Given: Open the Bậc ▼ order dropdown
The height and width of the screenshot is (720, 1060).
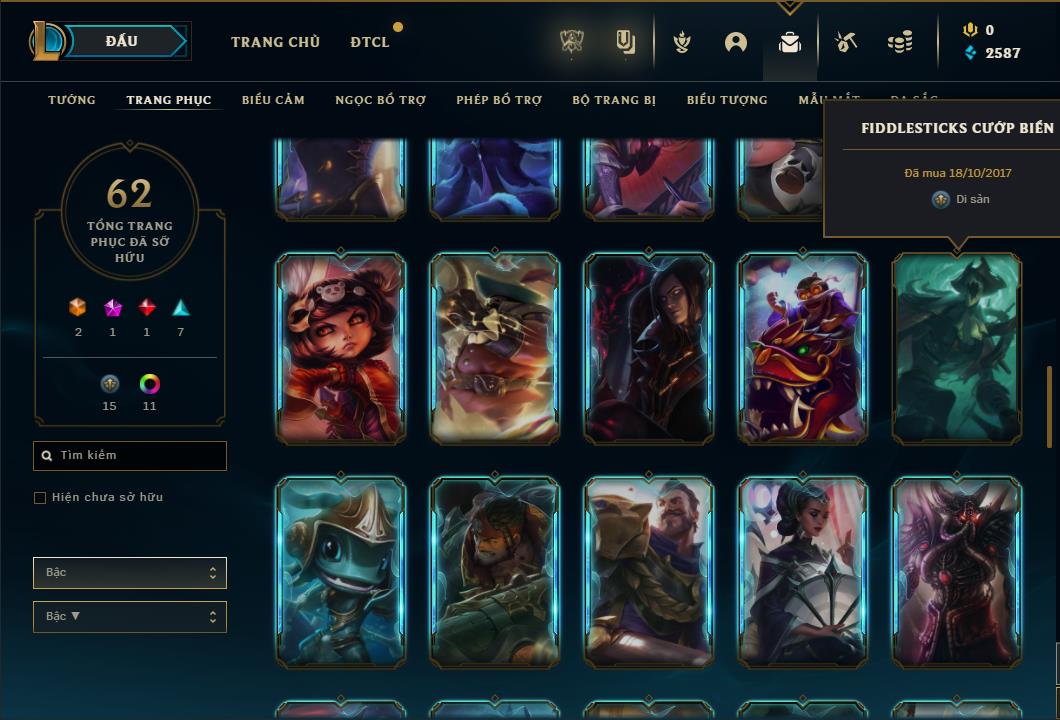Looking at the screenshot, I should tap(130, 617).
